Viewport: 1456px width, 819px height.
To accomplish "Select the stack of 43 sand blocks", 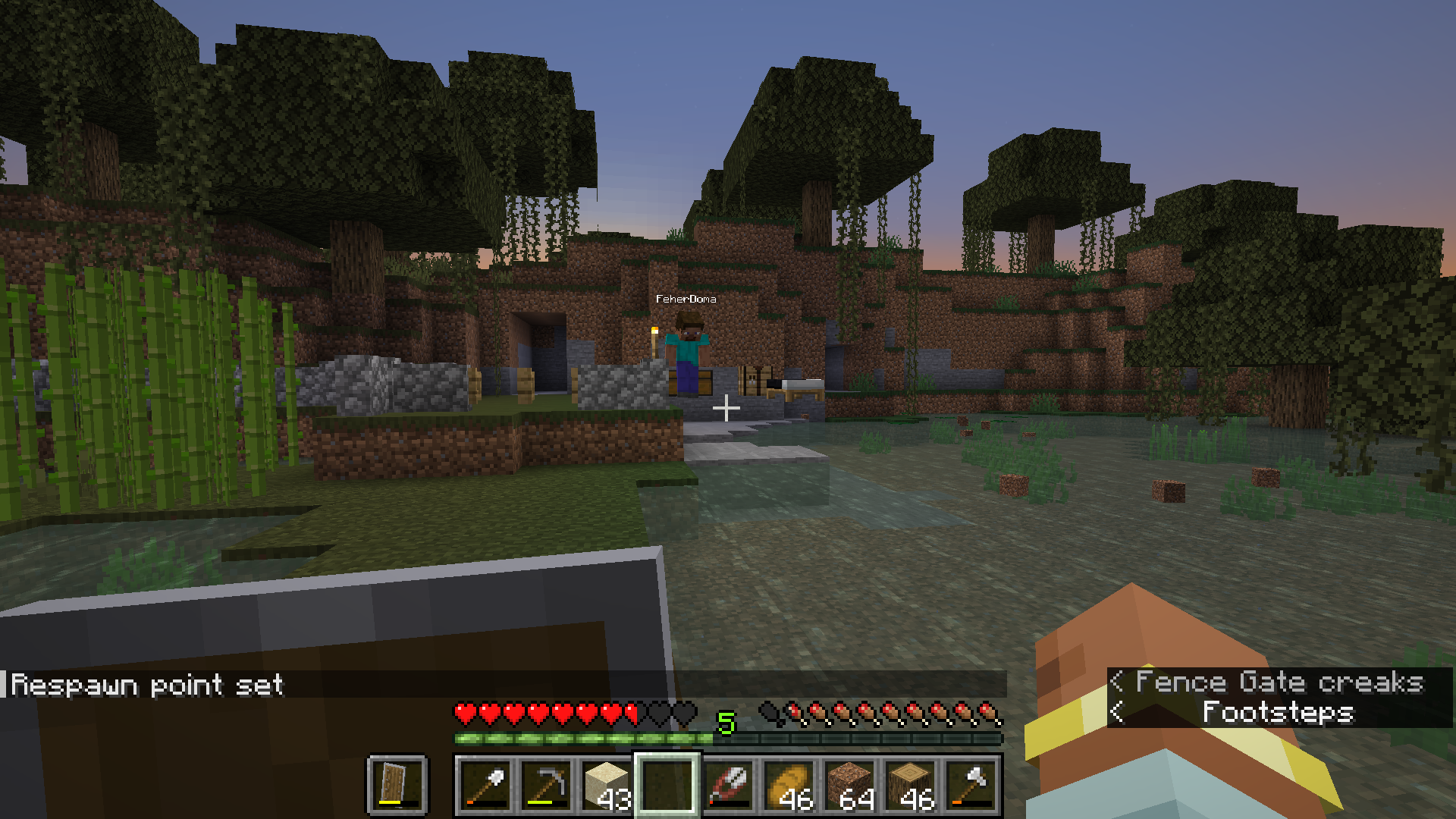I will 607,785.
